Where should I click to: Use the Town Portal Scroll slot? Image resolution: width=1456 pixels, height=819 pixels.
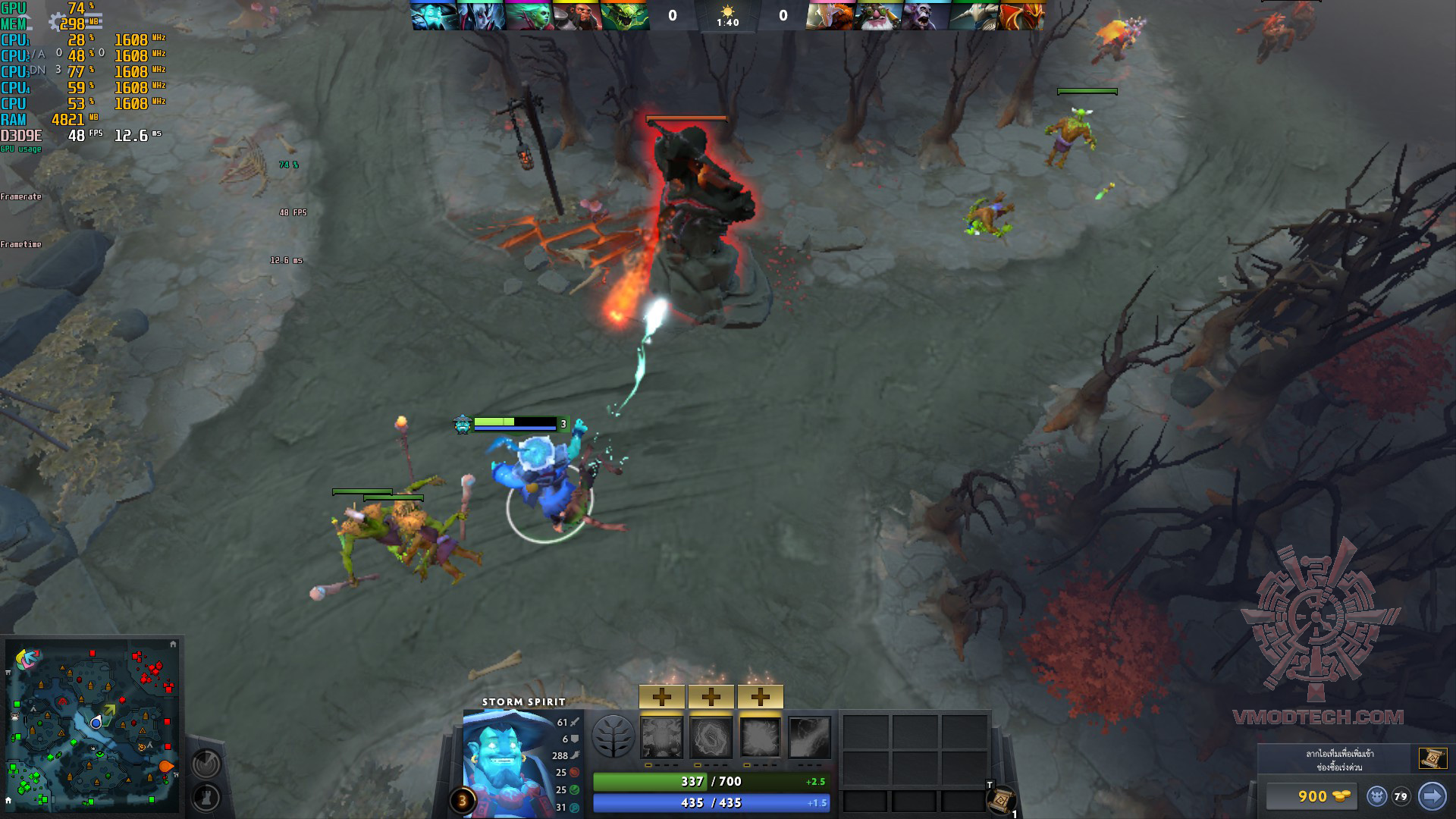click(1000, 799)
